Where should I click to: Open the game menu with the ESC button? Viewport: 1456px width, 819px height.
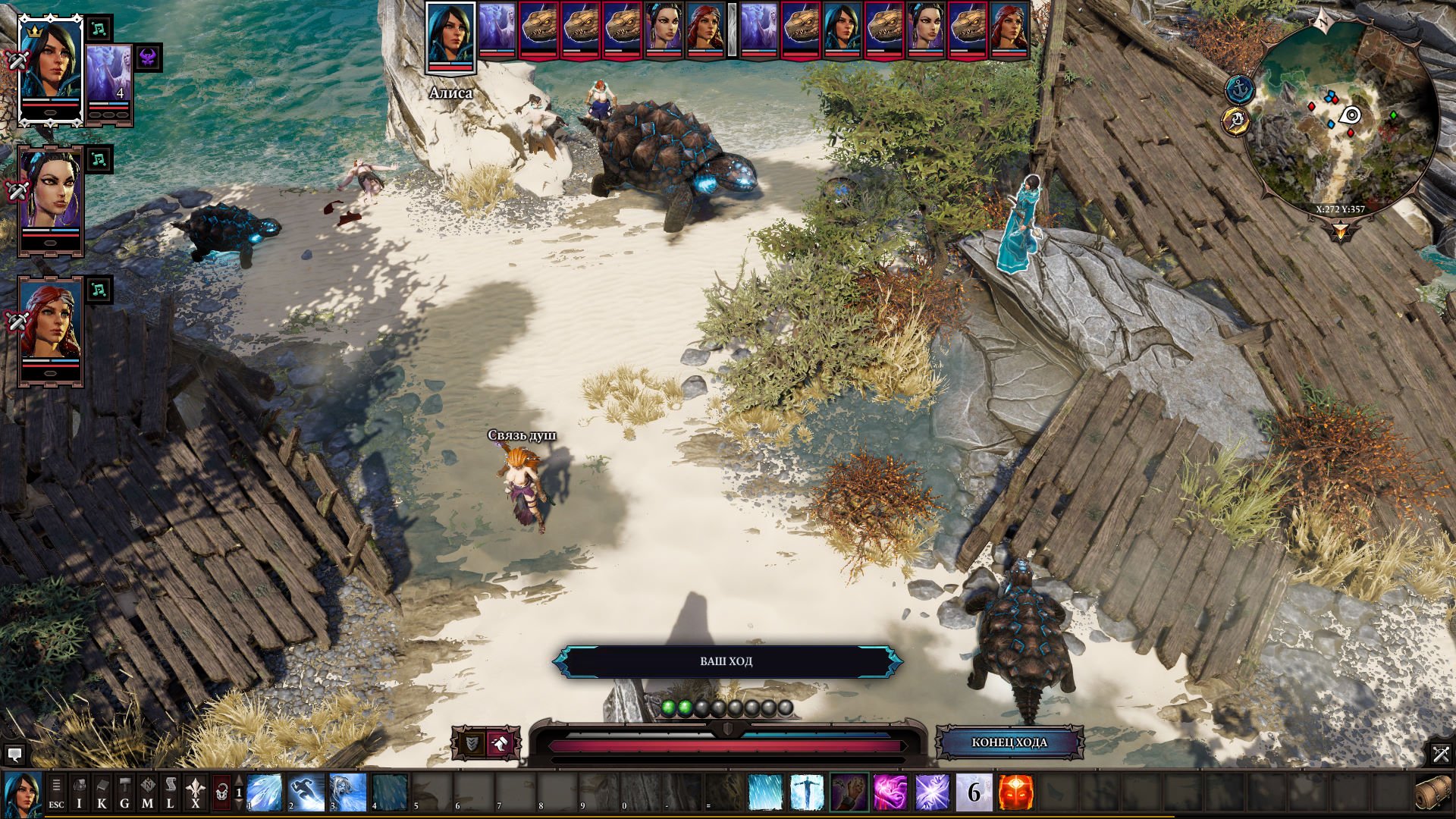pos(56,792)
